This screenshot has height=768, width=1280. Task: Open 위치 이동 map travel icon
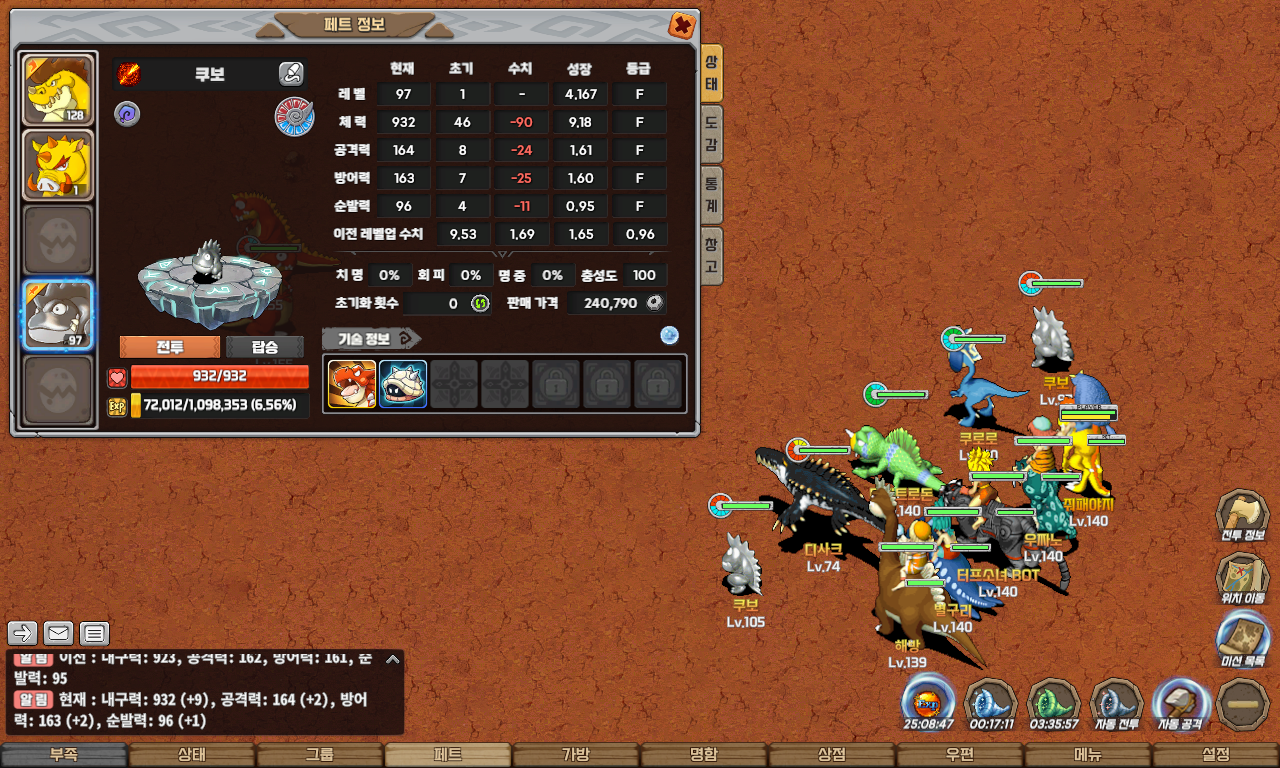1242,578
